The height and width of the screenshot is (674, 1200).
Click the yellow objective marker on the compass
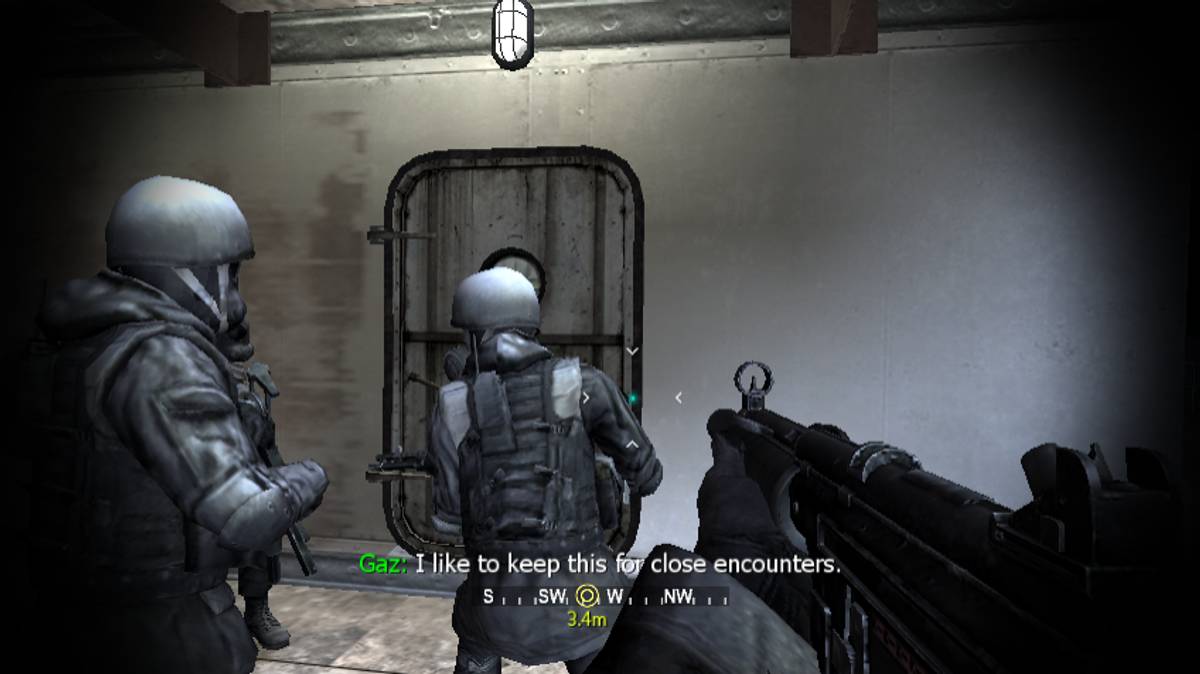coord(587,597)
